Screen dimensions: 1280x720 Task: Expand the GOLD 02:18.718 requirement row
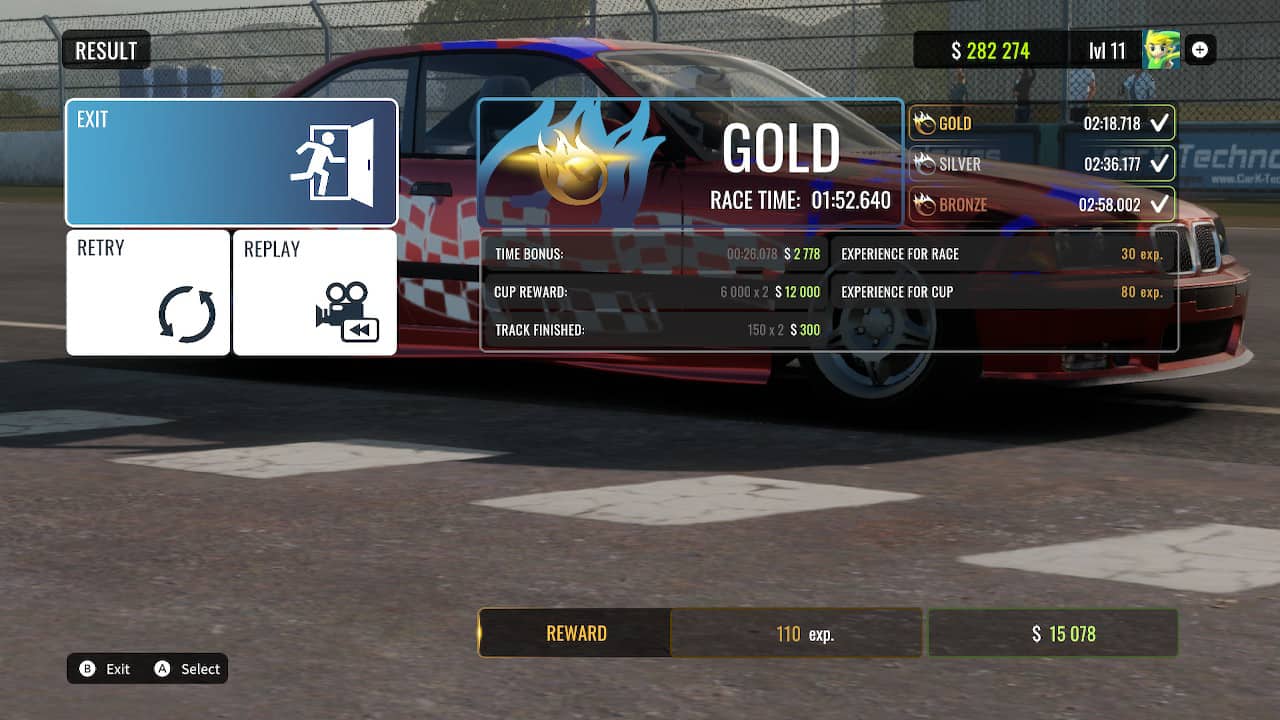pyautogui.click(x=1040, y=123)
